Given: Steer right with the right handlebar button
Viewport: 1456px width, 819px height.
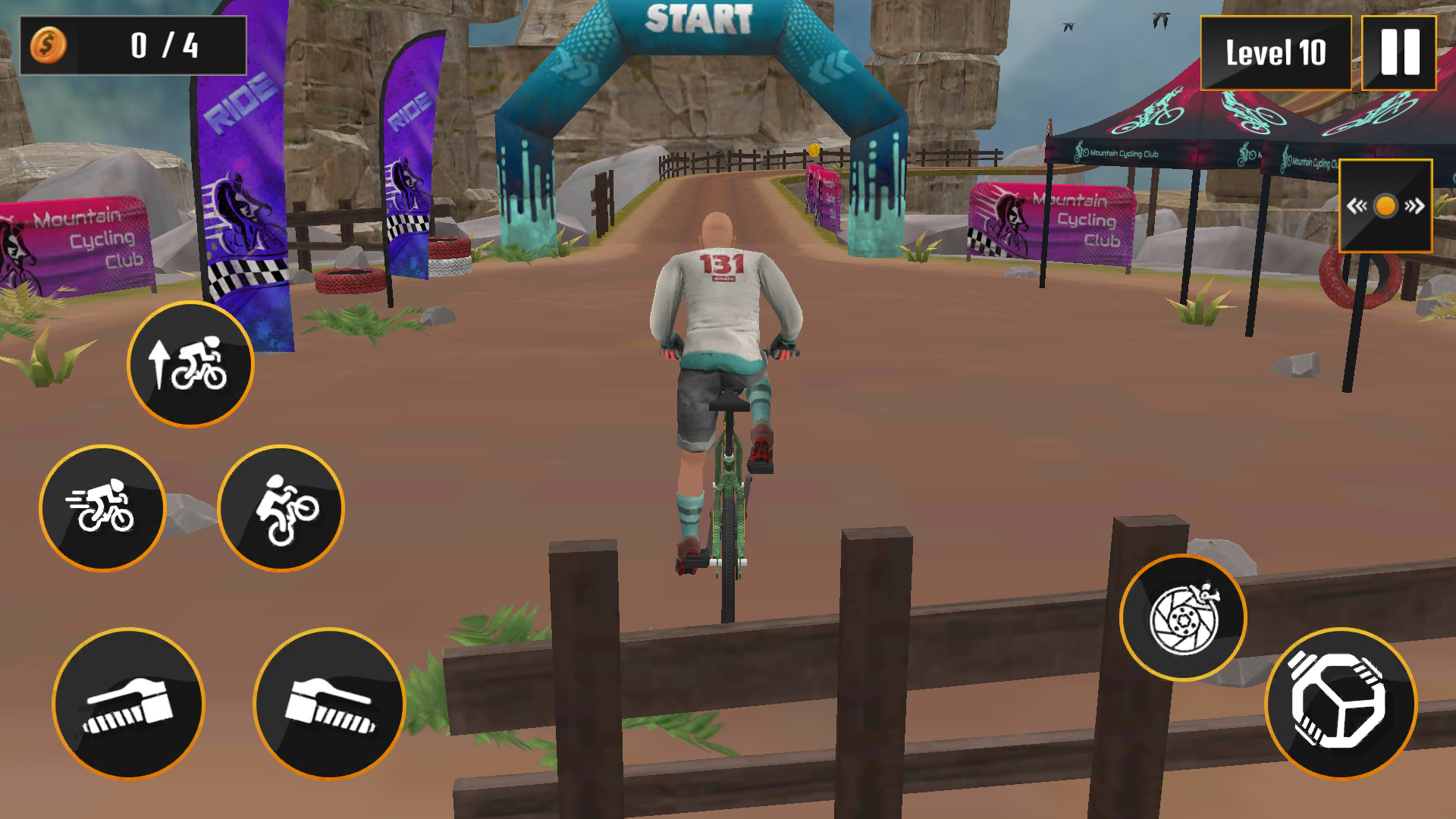Looking at the screenshot, I should [329, 704].
